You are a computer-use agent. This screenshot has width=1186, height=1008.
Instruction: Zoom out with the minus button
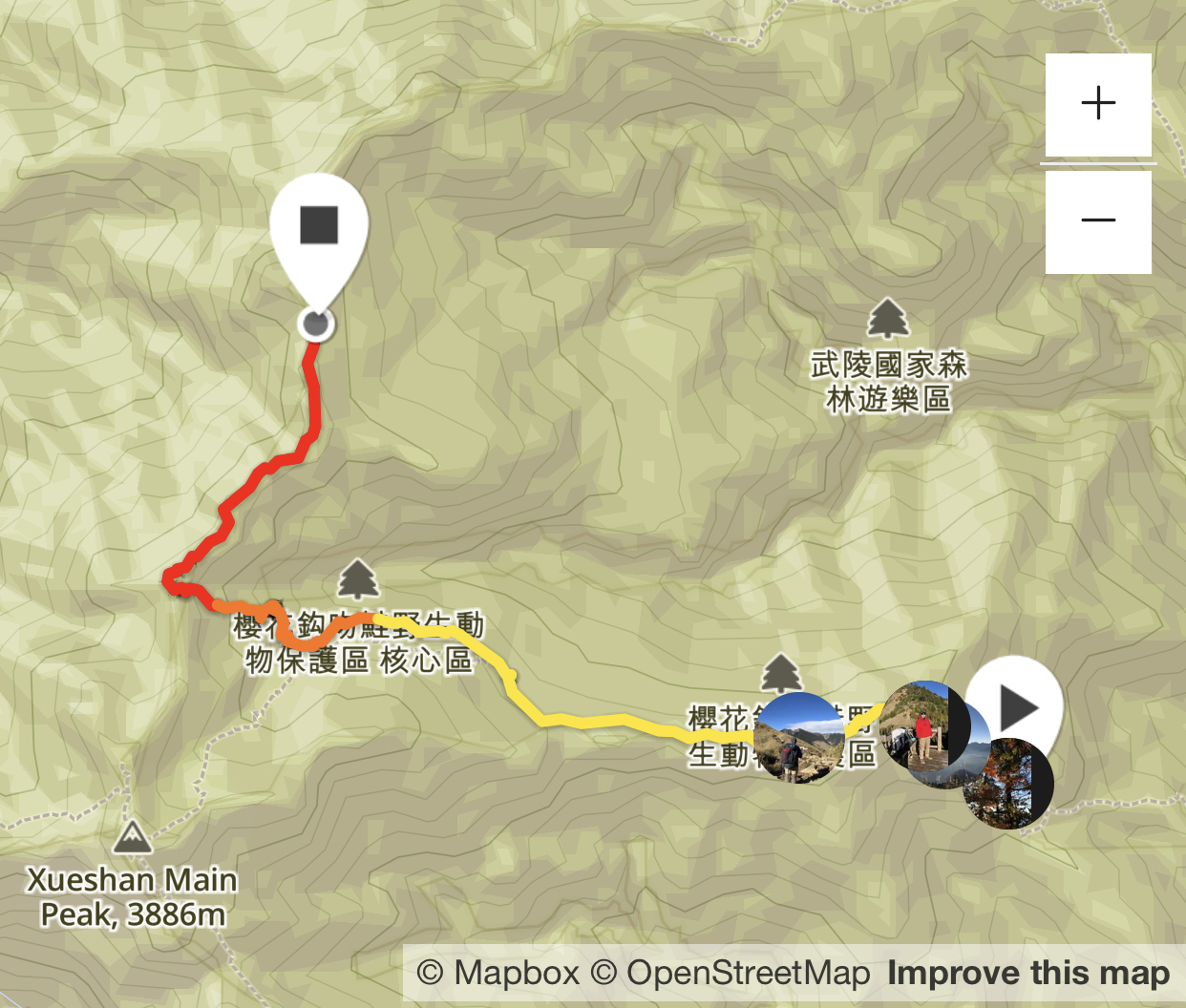tap(1098, 221)
